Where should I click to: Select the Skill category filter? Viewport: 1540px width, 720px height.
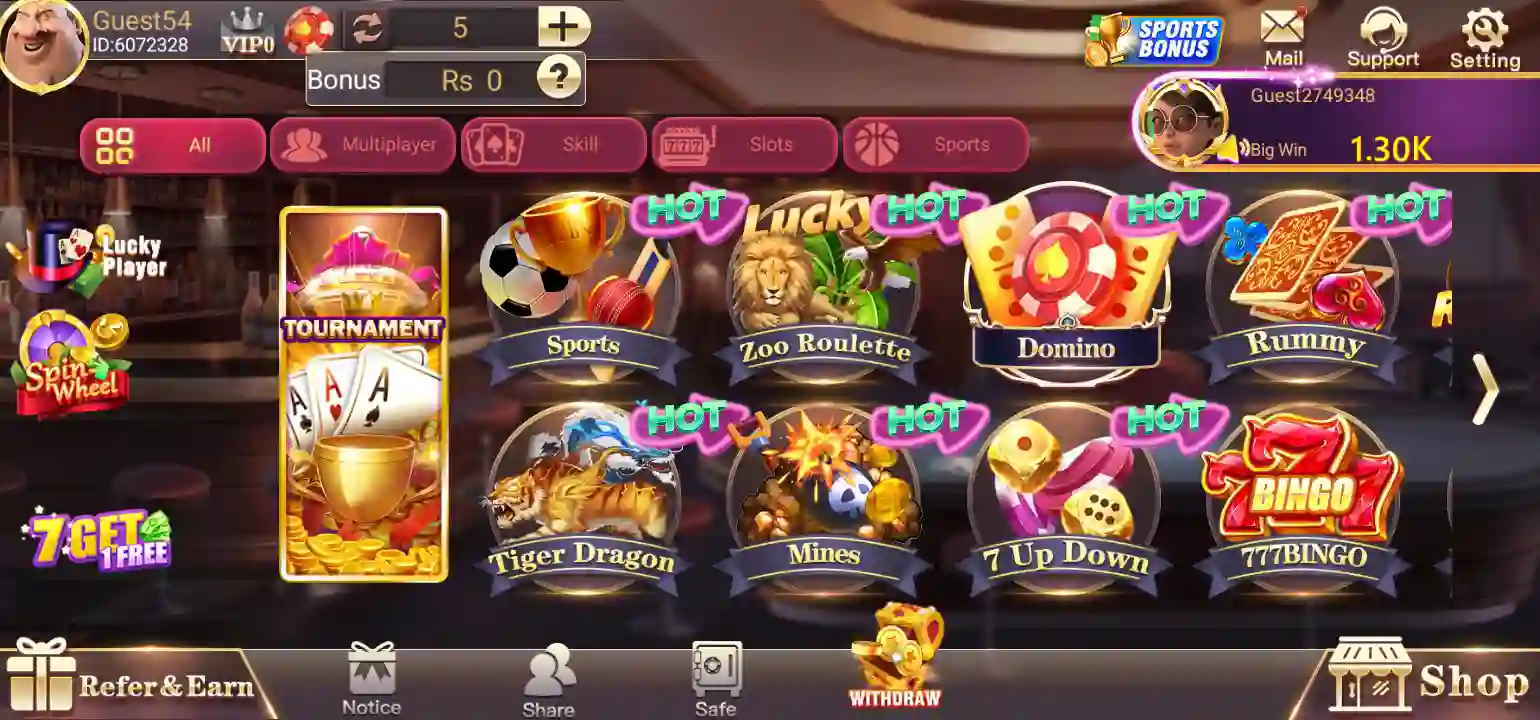pyautogui.click(x=553, y=144)
